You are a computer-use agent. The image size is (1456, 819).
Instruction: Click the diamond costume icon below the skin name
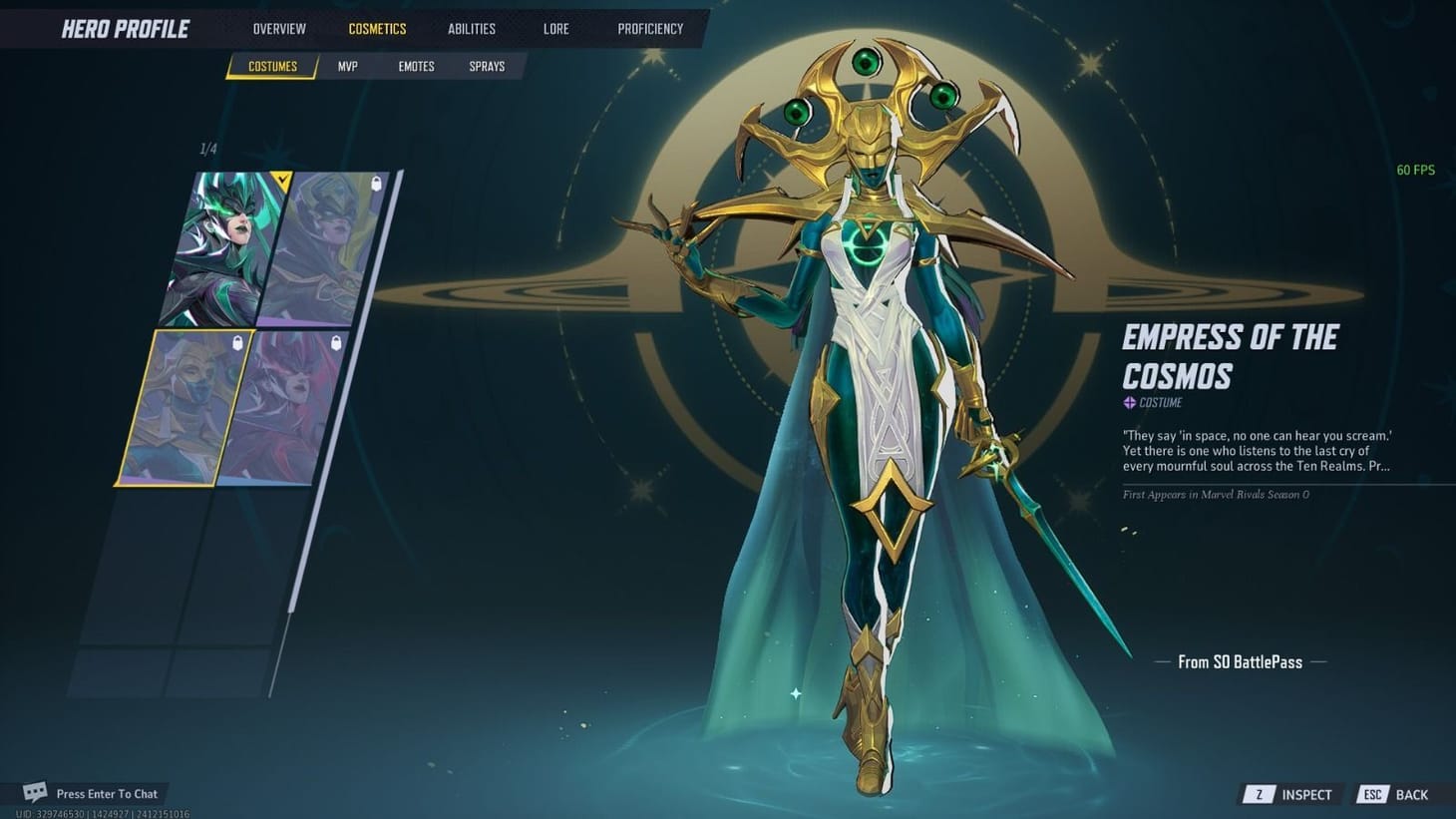click(1128, 402)
